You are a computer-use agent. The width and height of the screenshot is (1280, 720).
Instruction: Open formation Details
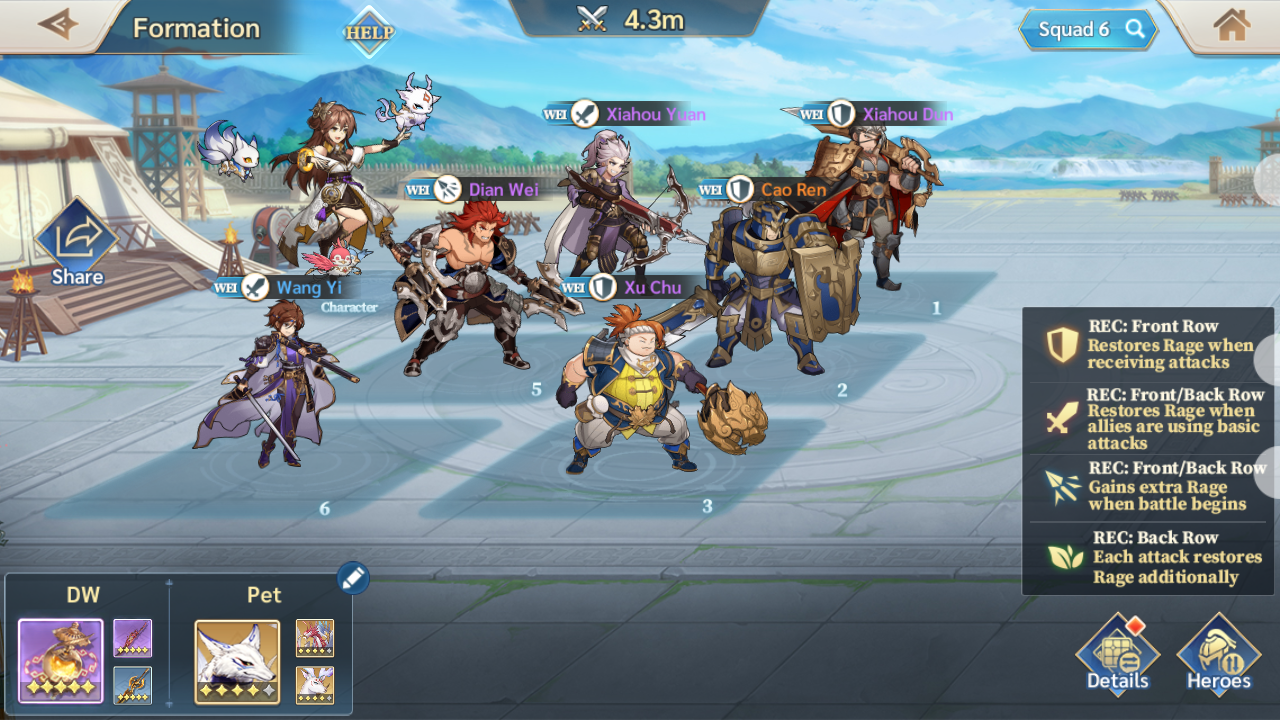point(1117,656)
